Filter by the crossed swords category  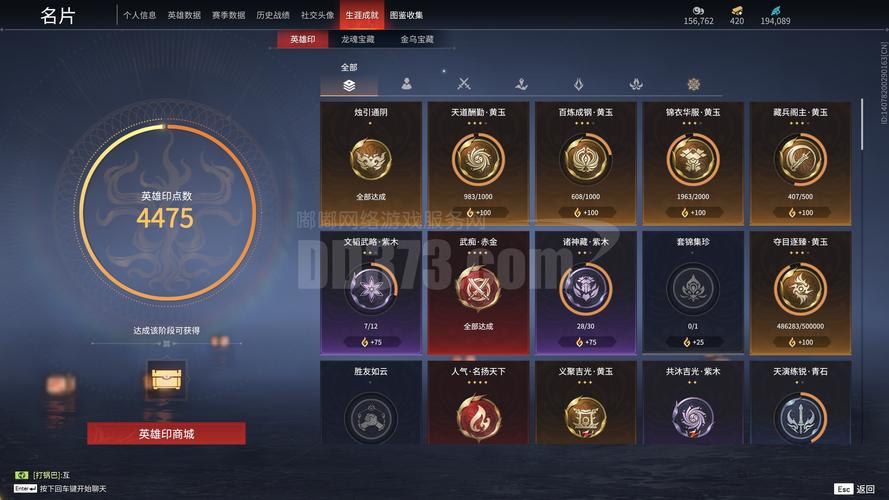click(x=464, y=85)
